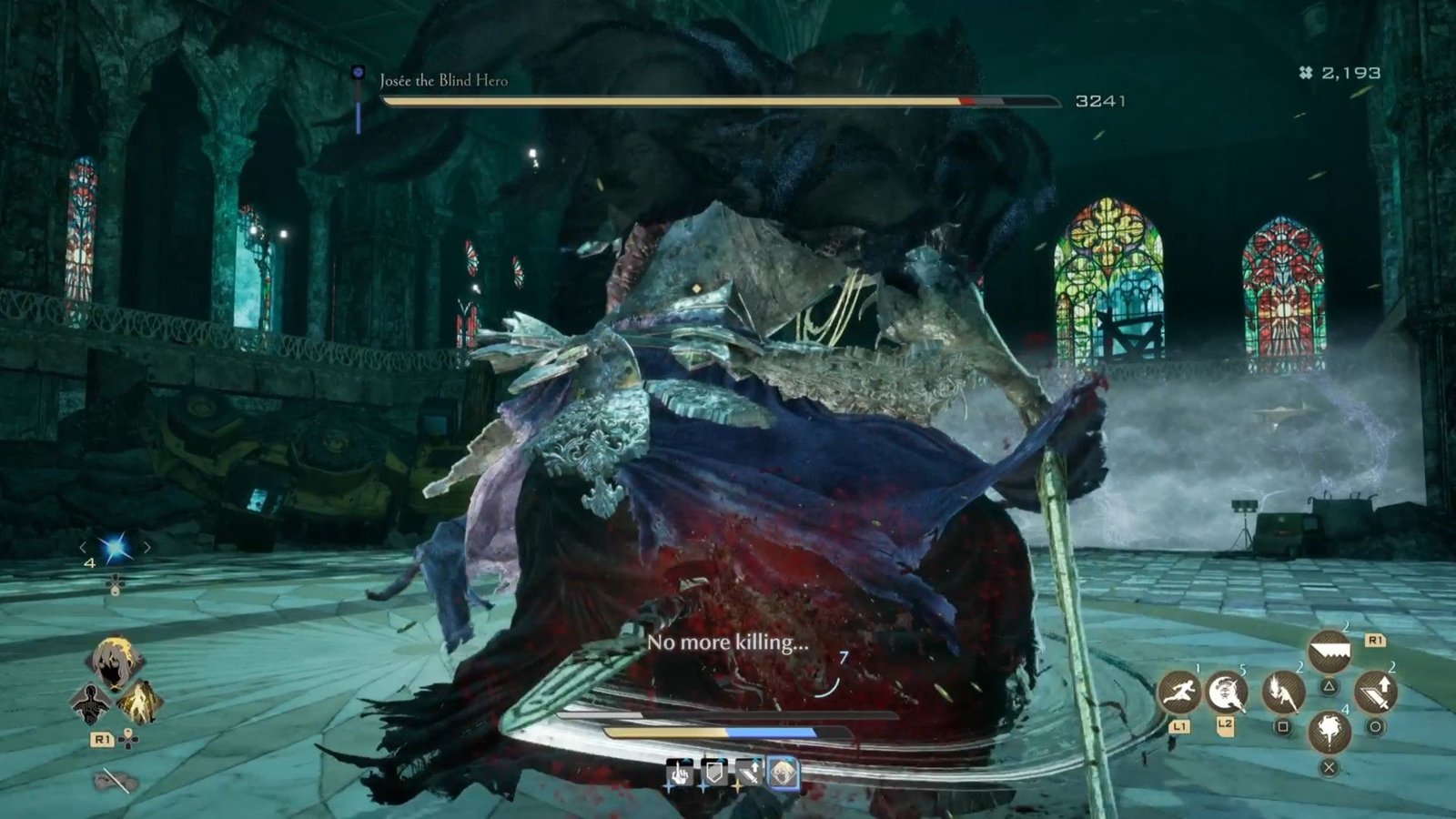Toggle the dark torso ability diamond icon
Screen dimensions: 1456x819
(x=89, y=702)
